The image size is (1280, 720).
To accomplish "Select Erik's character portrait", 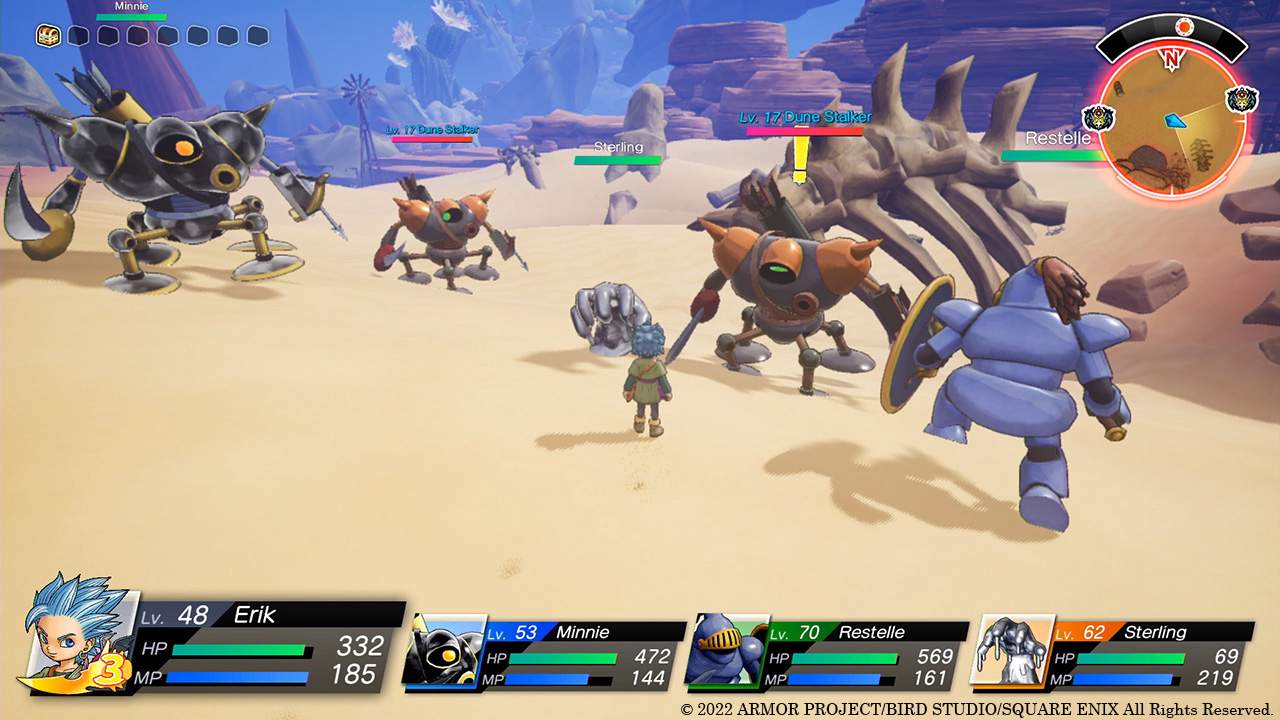I will pyautogui.click(x=80, y=634).
